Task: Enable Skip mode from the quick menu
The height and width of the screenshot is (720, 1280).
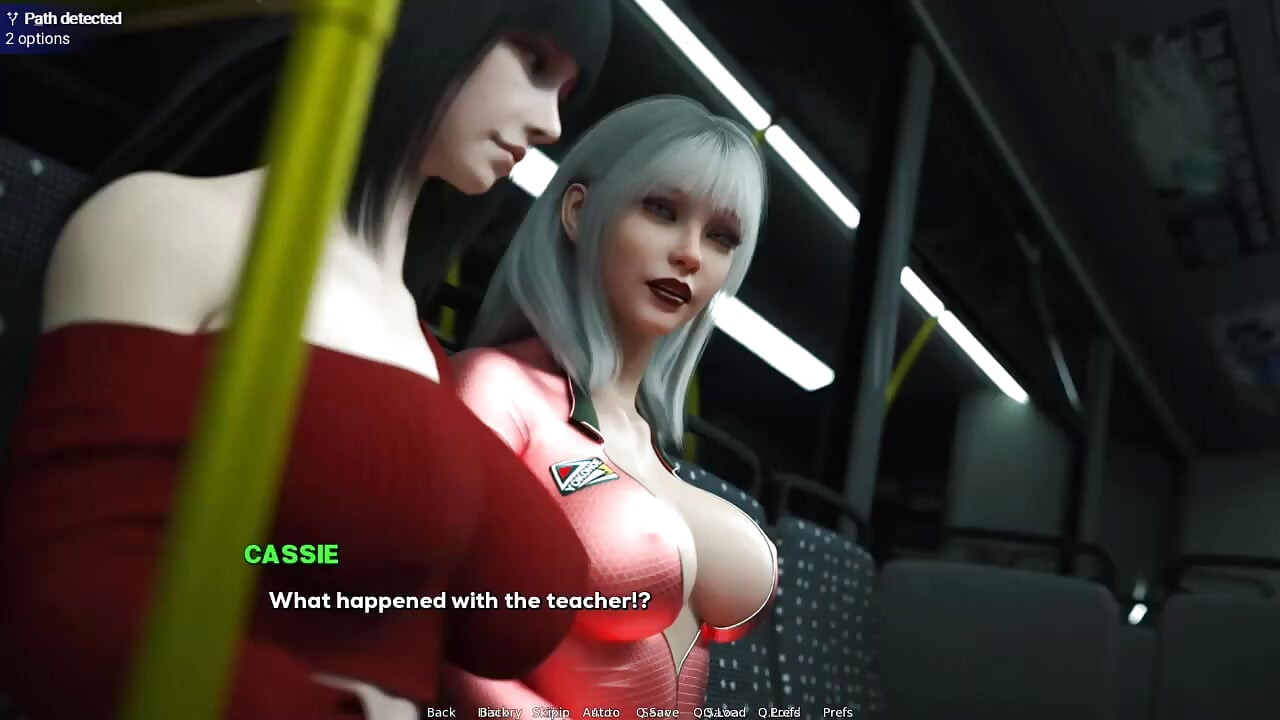Action: 551,712
